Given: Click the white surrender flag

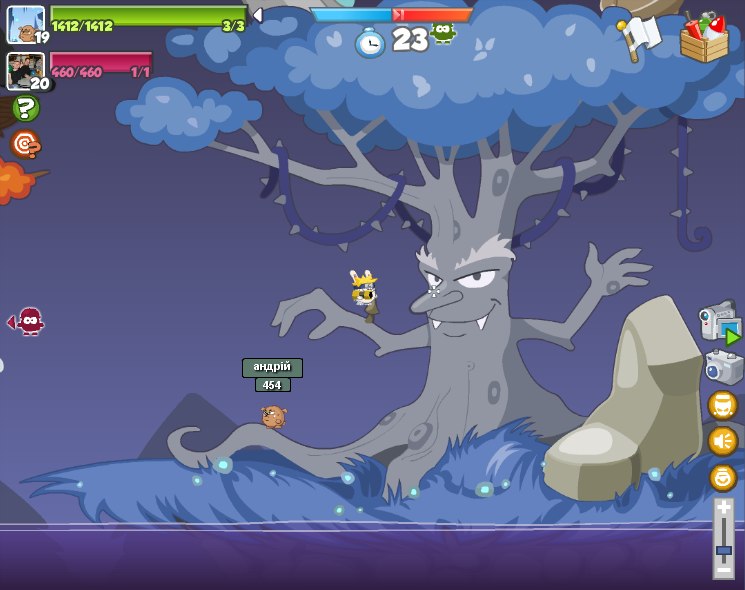Looking at the screenshot, I should tap(641, 38).
